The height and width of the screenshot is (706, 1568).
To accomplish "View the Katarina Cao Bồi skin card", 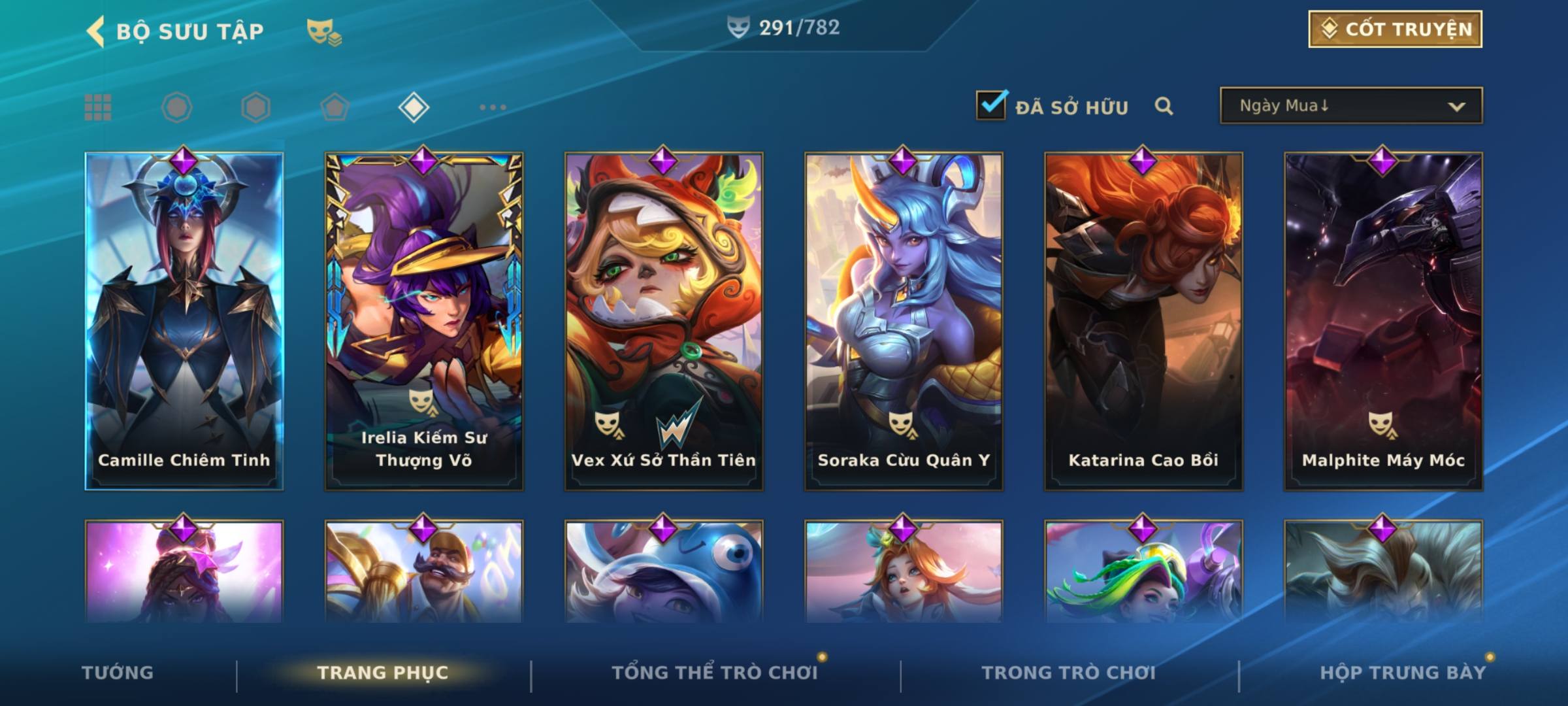I will click(x=1143, y=322).
